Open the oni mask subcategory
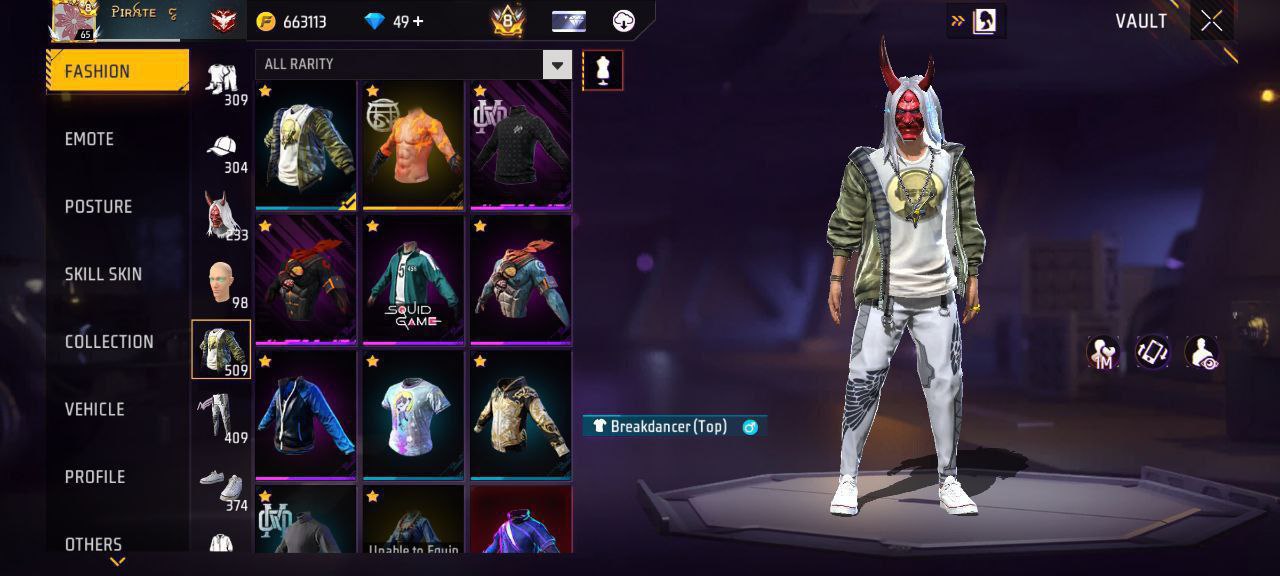The height and width of the screenshot is (576, 1280). [x=221, y=219]
